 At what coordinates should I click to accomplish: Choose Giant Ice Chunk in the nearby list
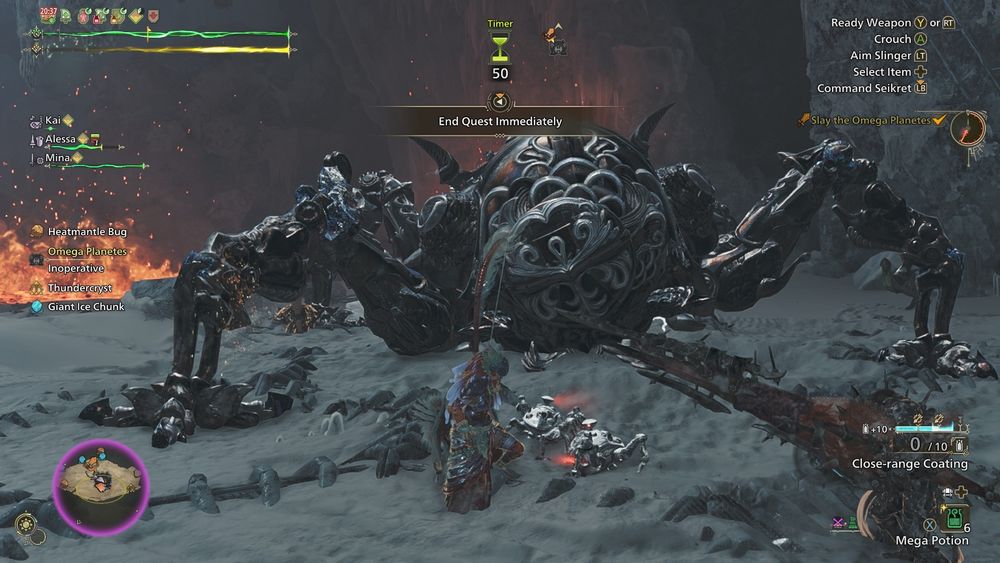pos(85,307)
